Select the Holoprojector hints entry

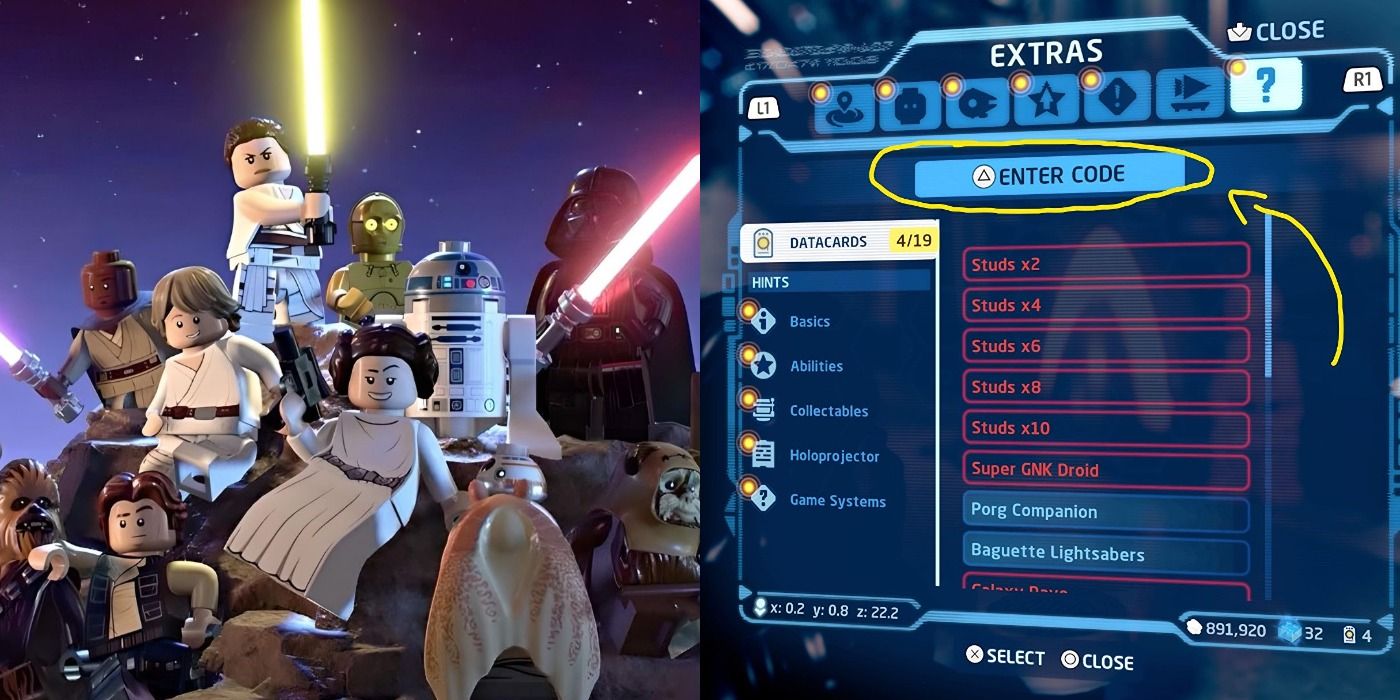tap(834, 456)
